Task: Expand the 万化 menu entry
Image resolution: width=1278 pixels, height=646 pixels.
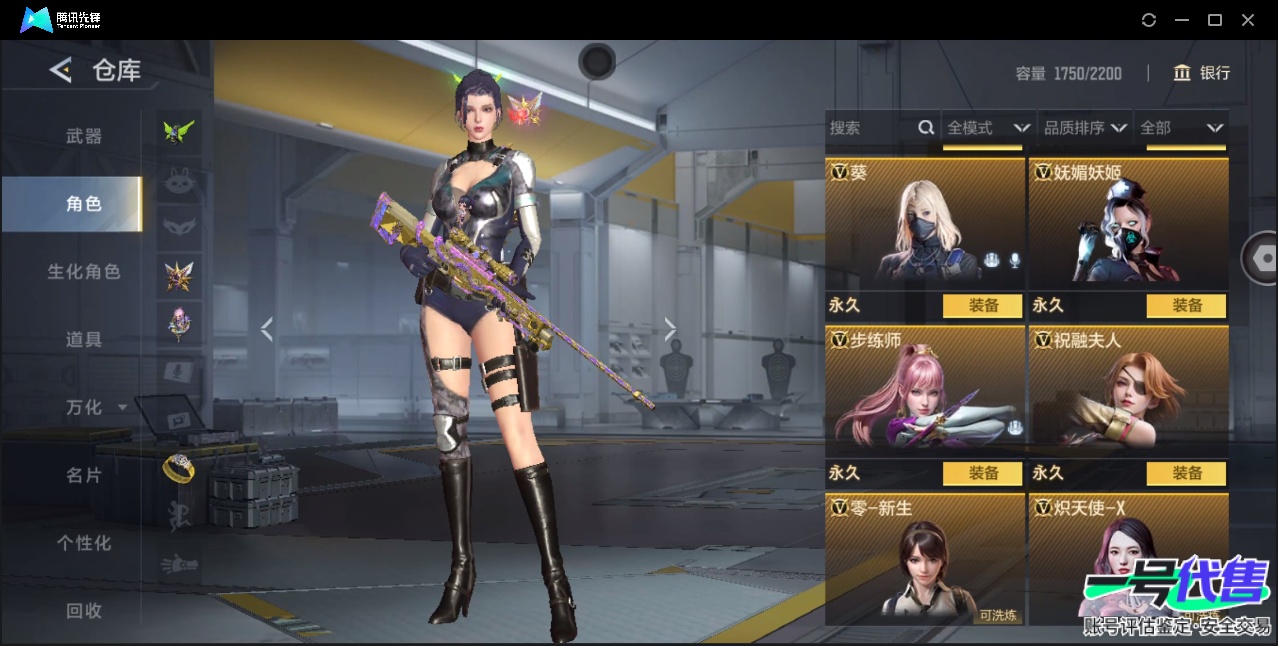Action: pyautogui.click(x=95, y=407)
